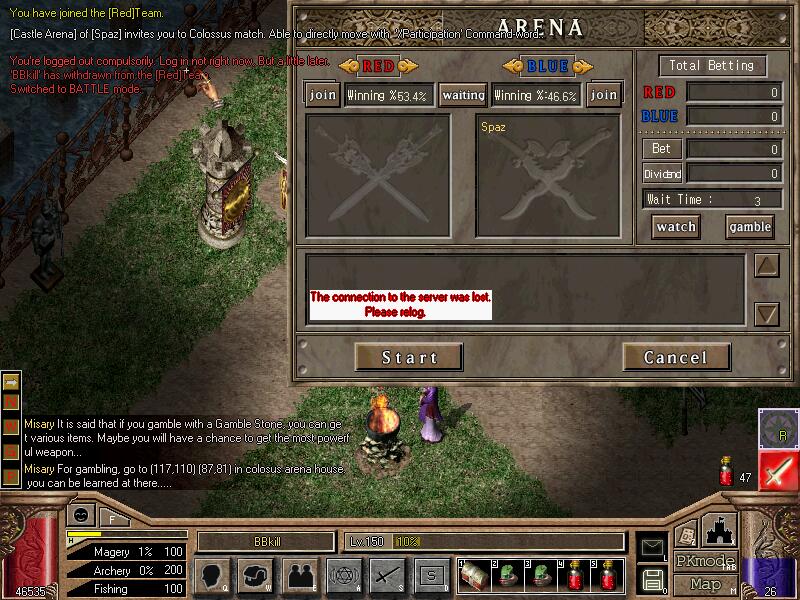
Task: Open the mail envelope icon
Action: coord(652,546)
